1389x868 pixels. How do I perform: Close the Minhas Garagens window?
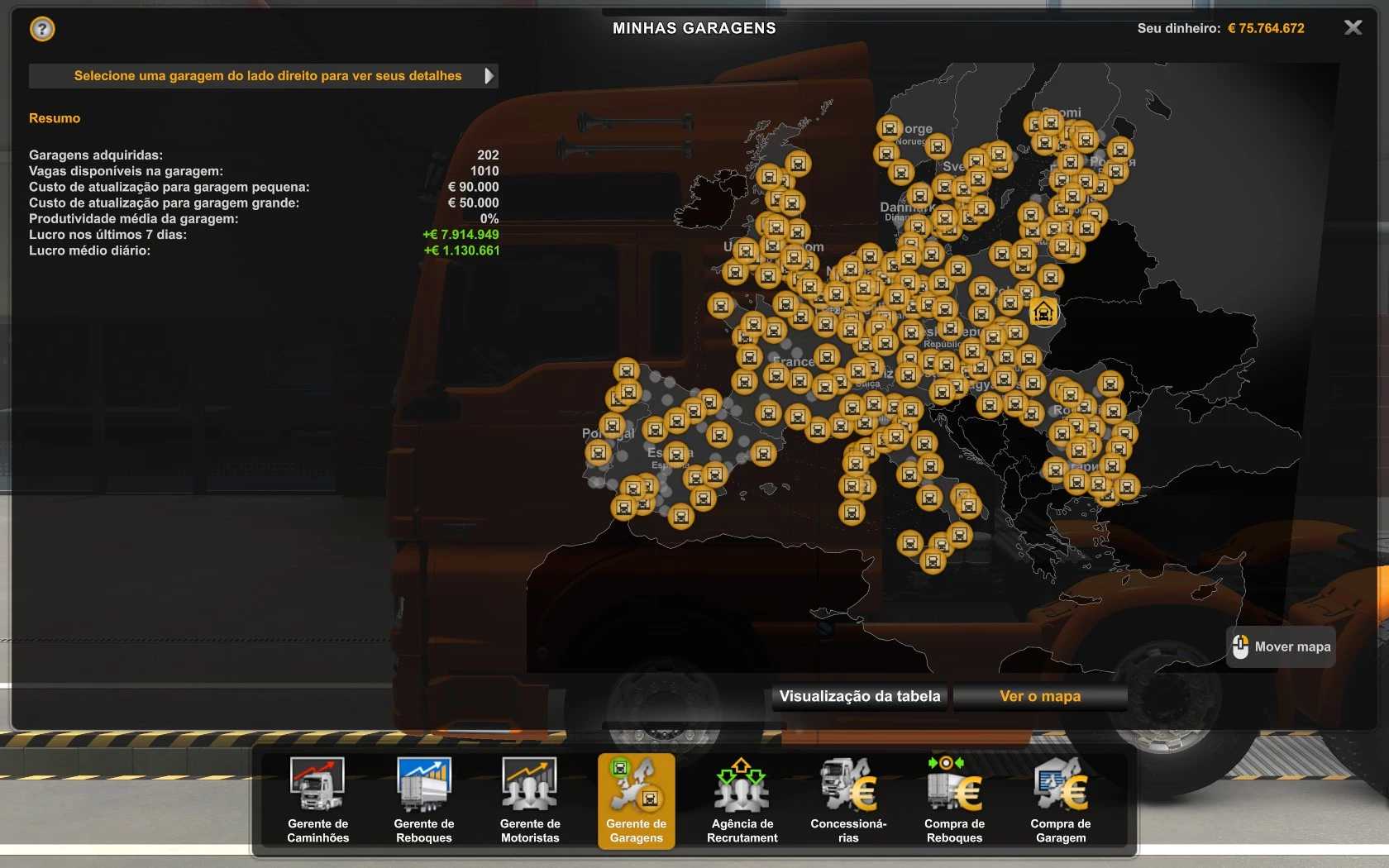pos(1353,28)
